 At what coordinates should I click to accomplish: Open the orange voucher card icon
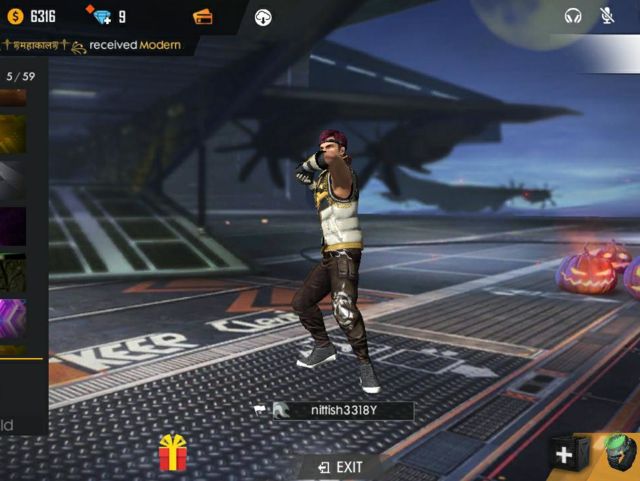tap(202, 16)
